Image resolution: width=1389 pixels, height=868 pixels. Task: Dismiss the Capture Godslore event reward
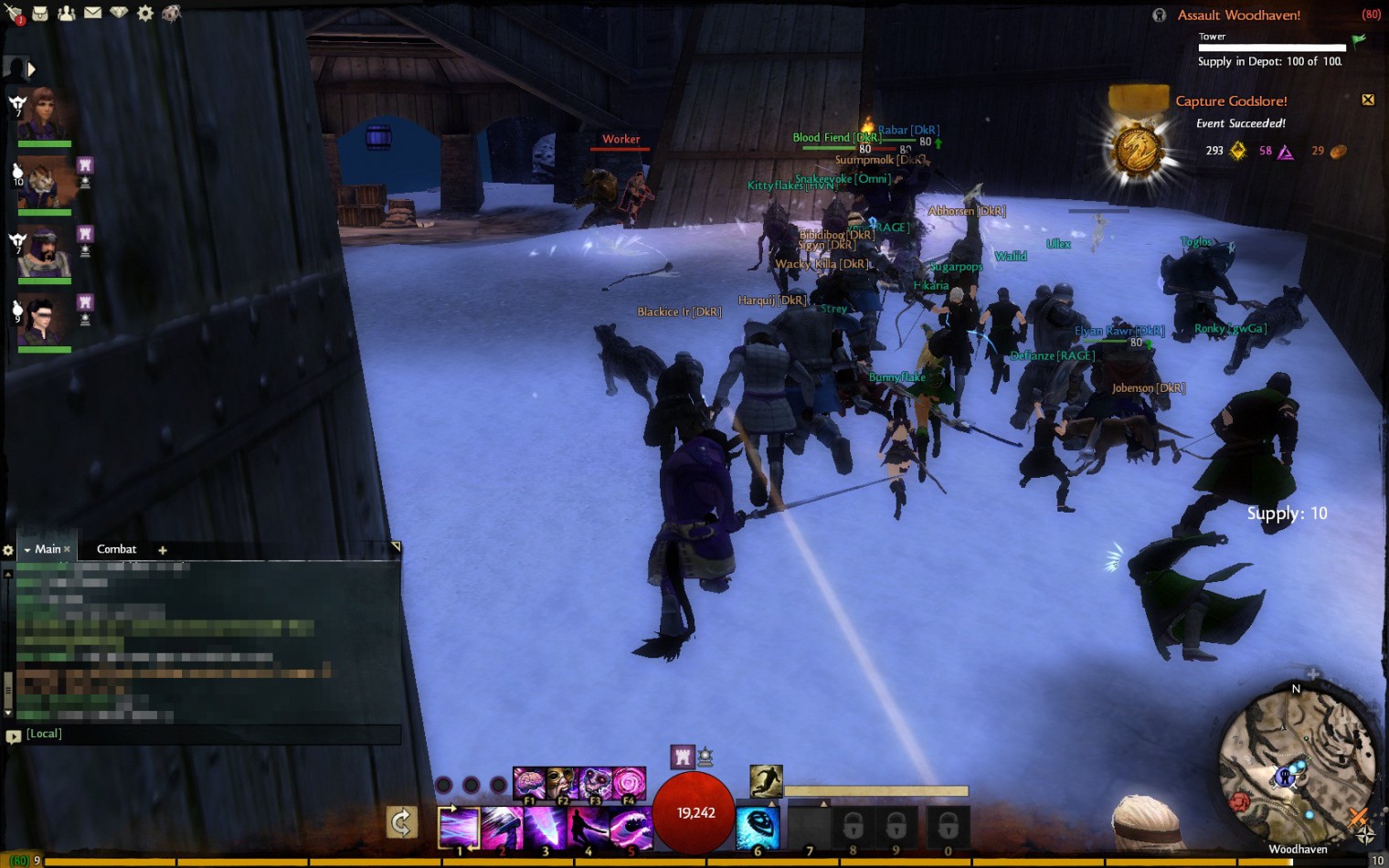[1368, 100]
